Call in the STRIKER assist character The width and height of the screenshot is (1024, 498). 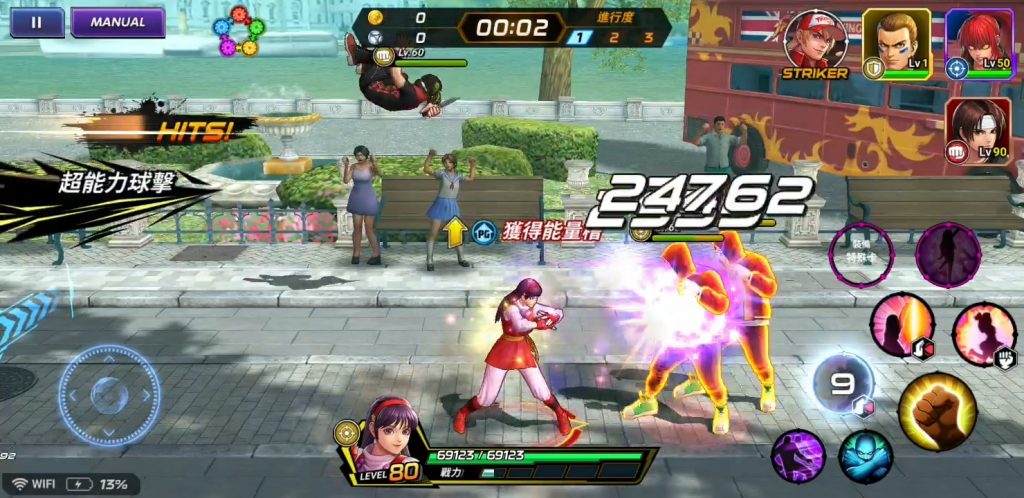click(815, 42)
